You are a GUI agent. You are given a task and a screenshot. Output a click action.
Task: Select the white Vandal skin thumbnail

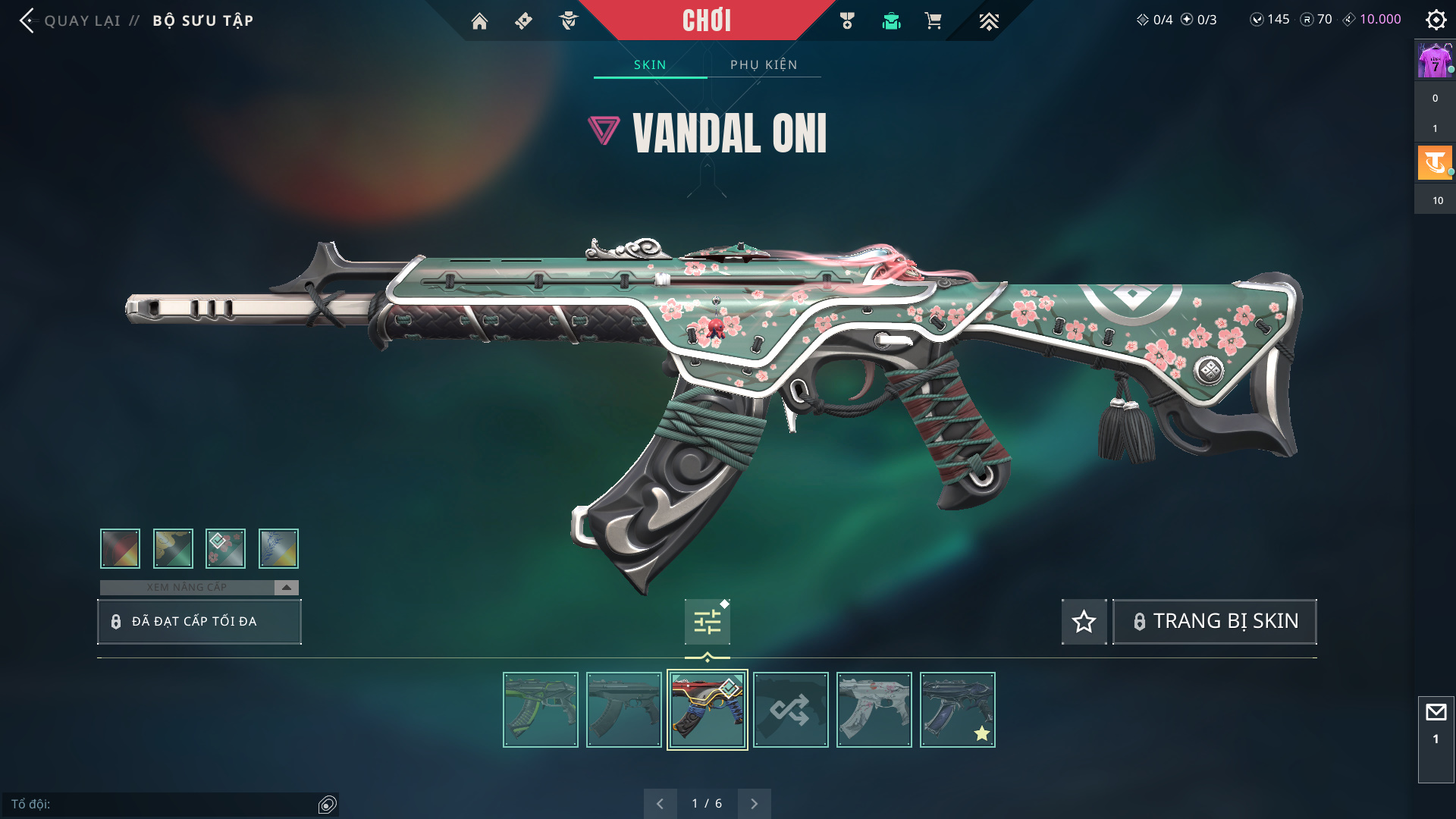click(x=874, y=710)
